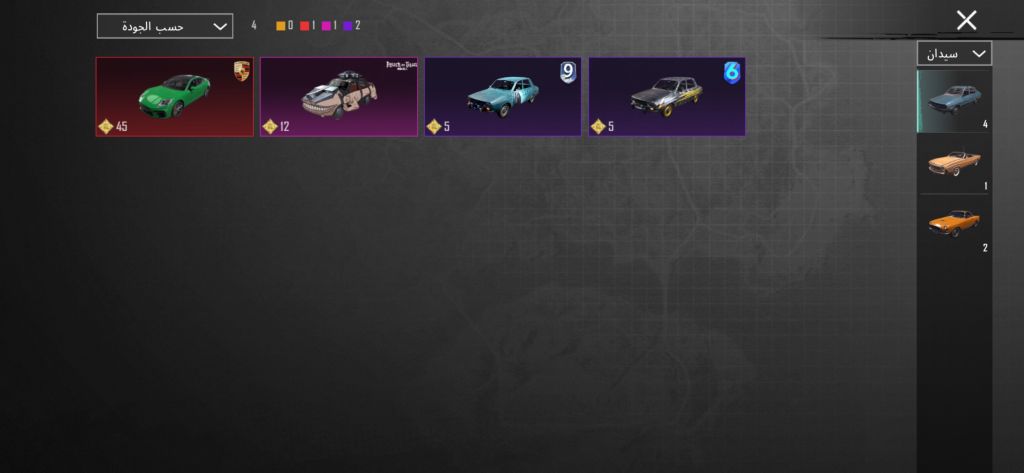Screen dimensions: 1024x473
Task: Select the green Porsche car skin
Action: pyautogui.click(x=175, y=96)
